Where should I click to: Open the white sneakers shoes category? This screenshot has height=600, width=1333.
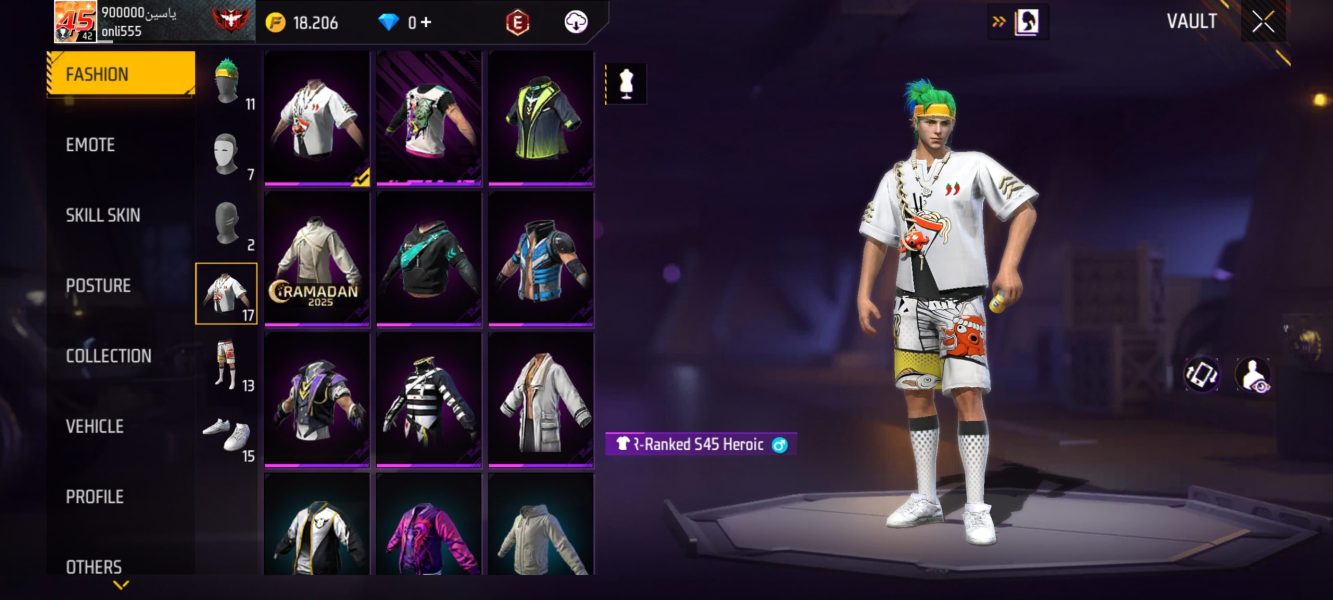click(227, 435)
